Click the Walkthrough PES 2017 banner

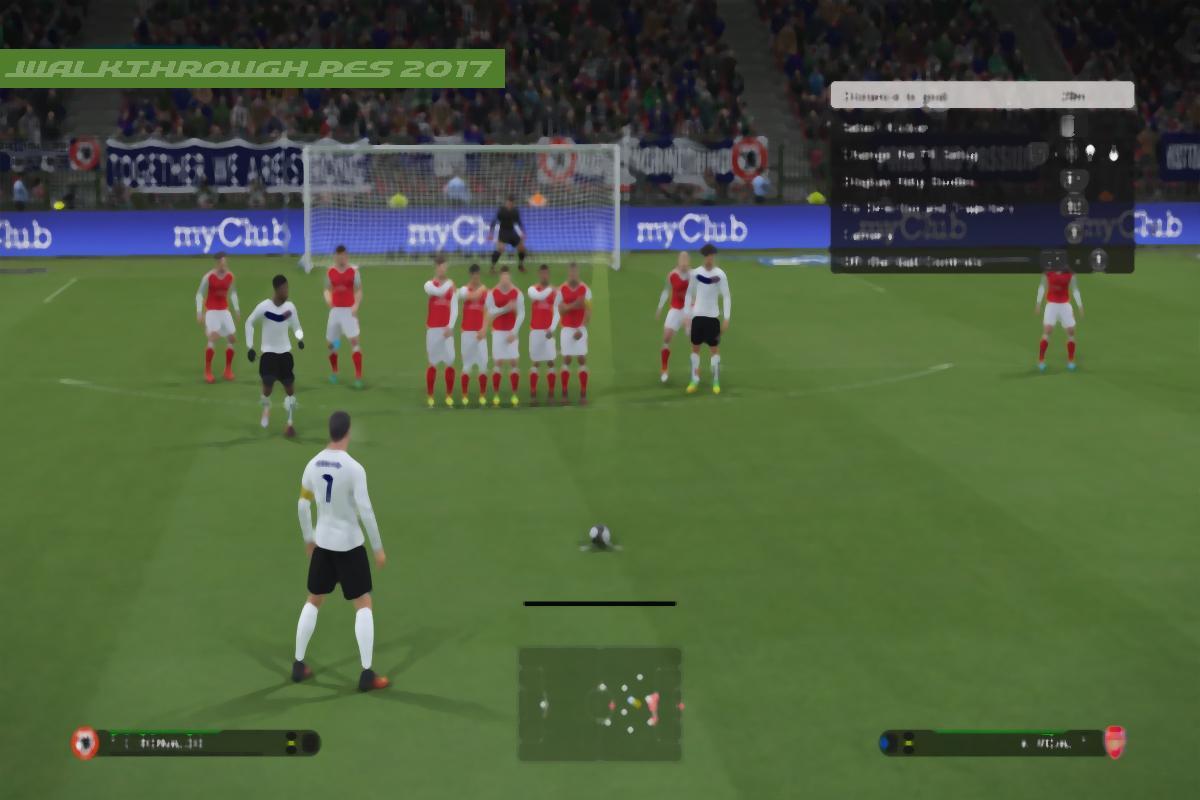[x=252, y=68]
